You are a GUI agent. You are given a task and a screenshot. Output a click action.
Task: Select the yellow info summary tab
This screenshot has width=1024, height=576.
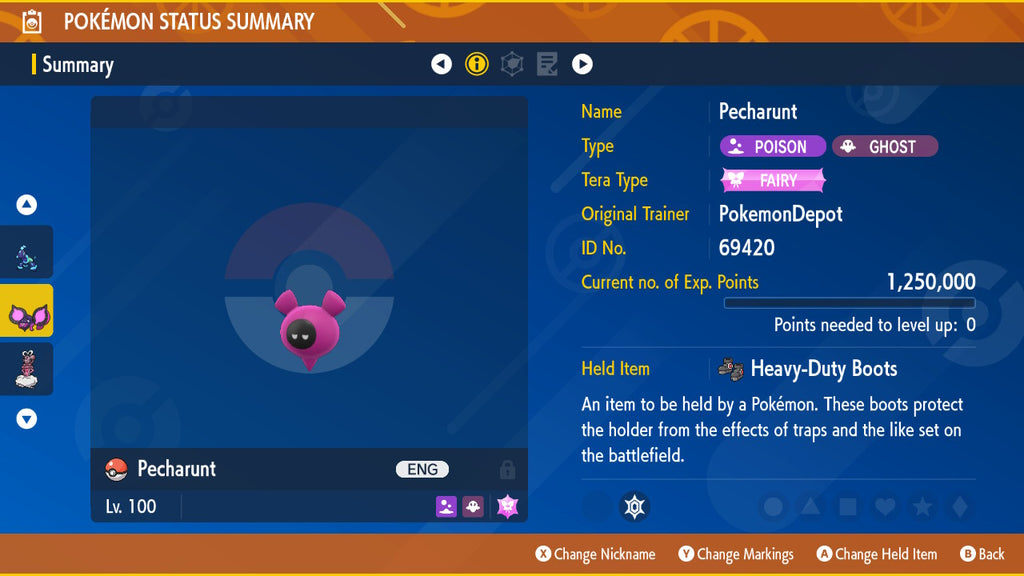[x=477, y=65]
